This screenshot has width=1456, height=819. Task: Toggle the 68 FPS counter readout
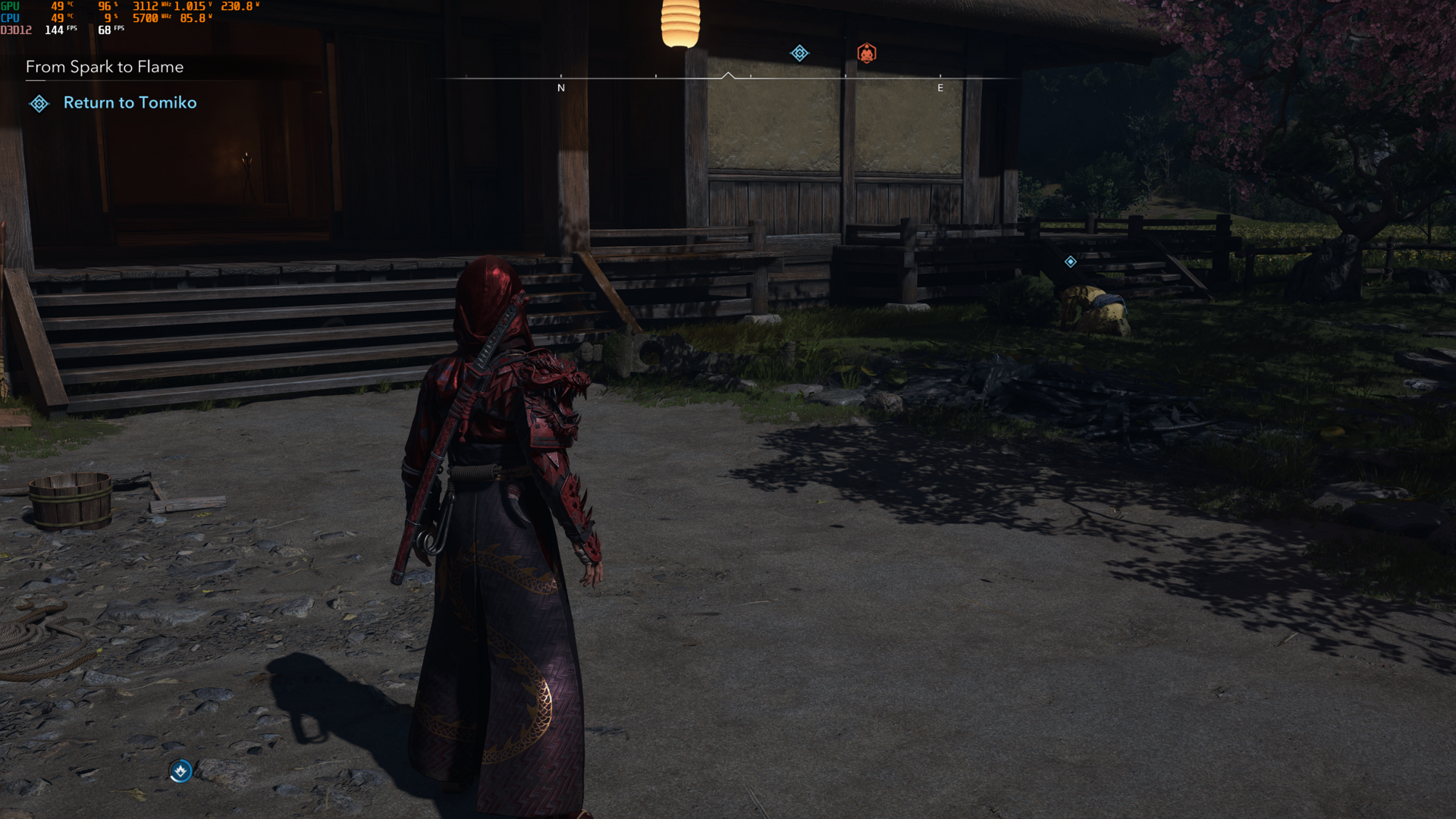pos(105,31)
